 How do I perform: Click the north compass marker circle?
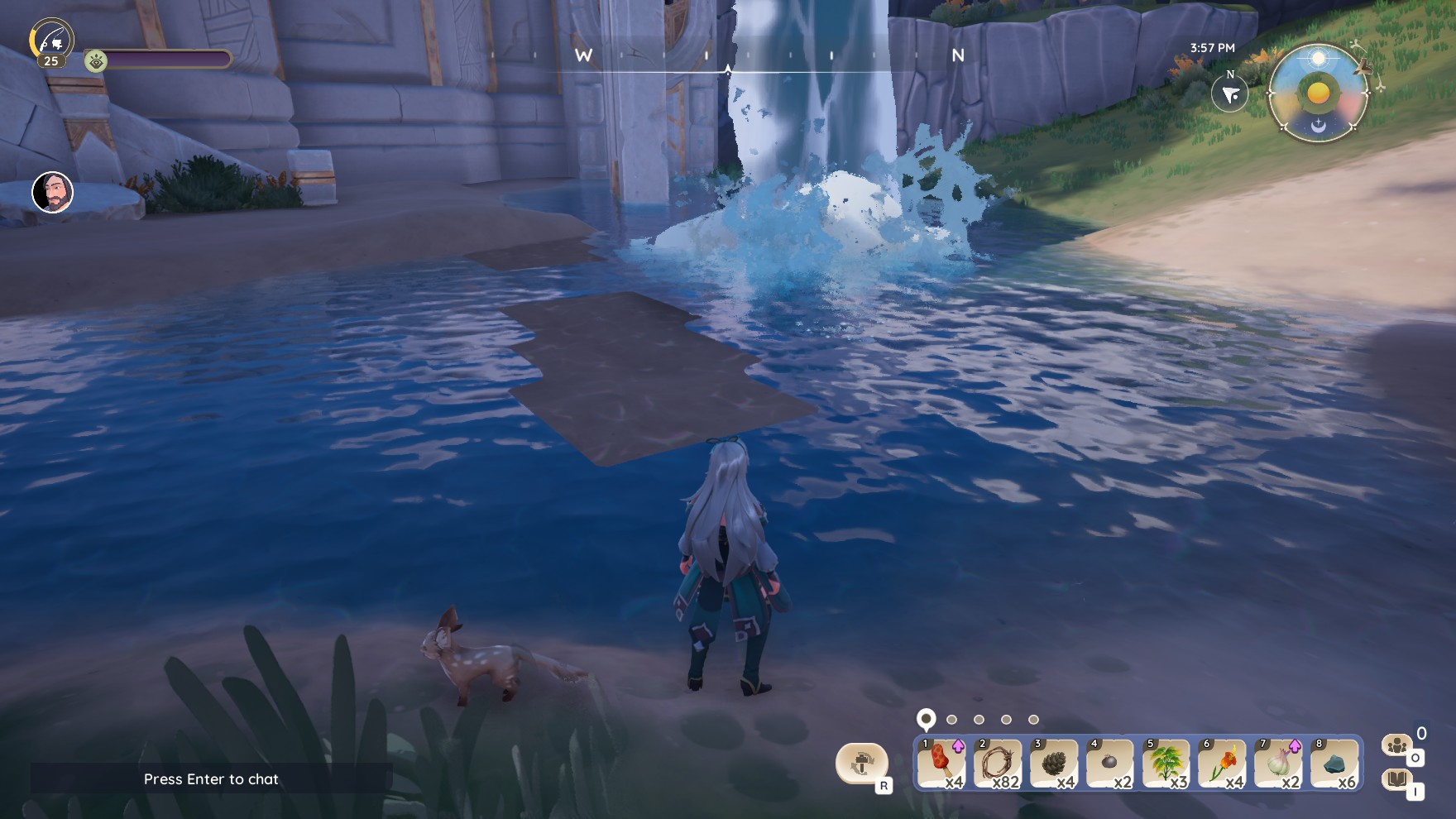click(1230, 93)
